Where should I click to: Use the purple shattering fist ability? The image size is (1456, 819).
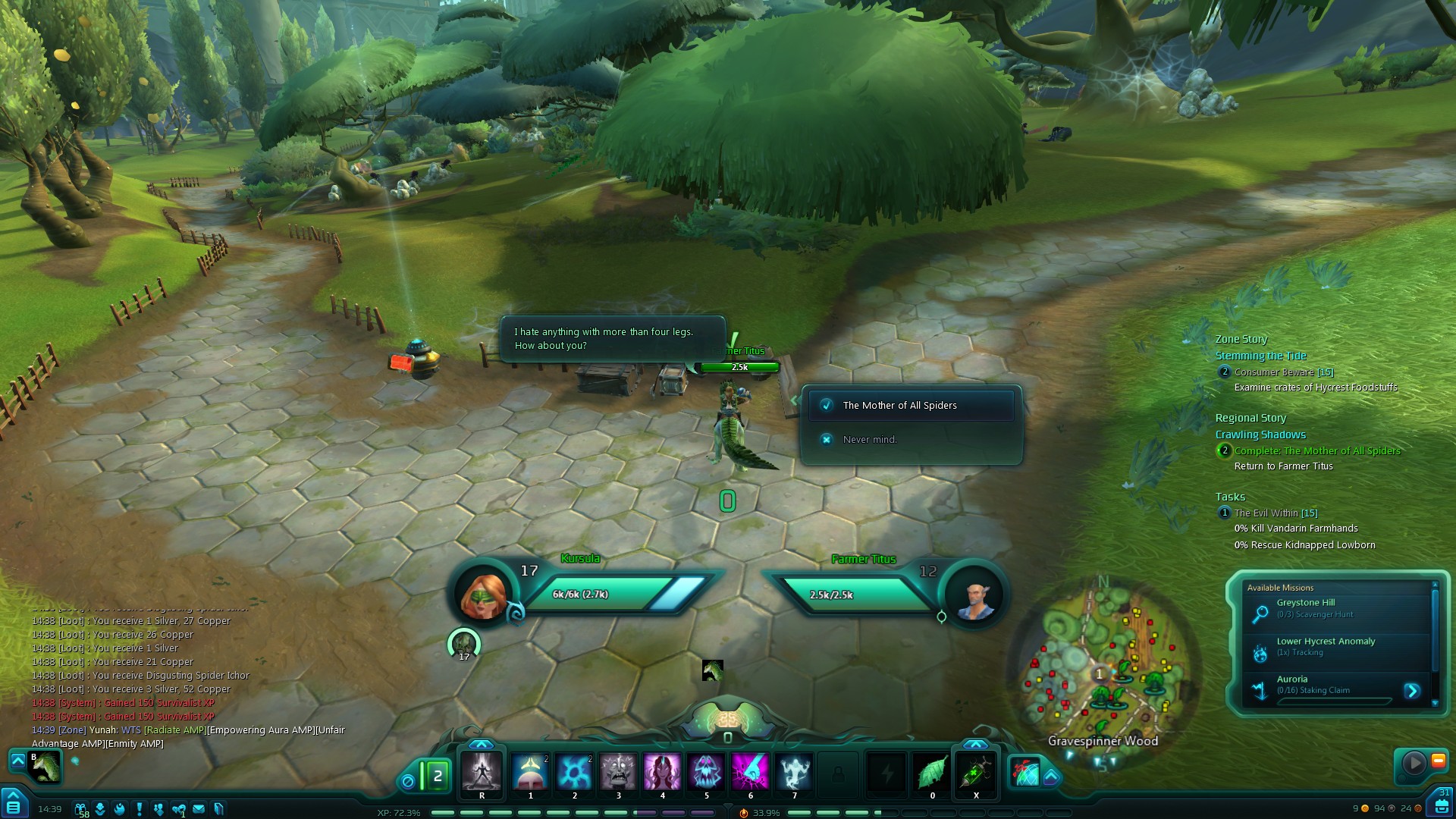(x=750, y=772)
